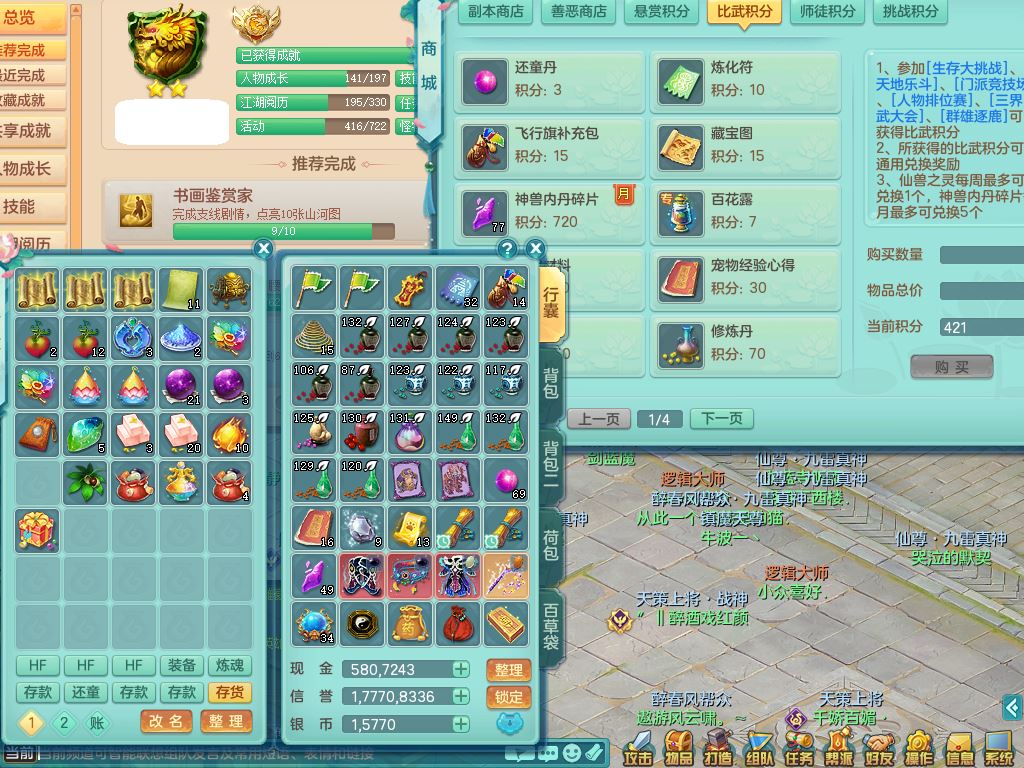Open the 任务 quest menu icon
The image size is (1024, 768).
799,748
